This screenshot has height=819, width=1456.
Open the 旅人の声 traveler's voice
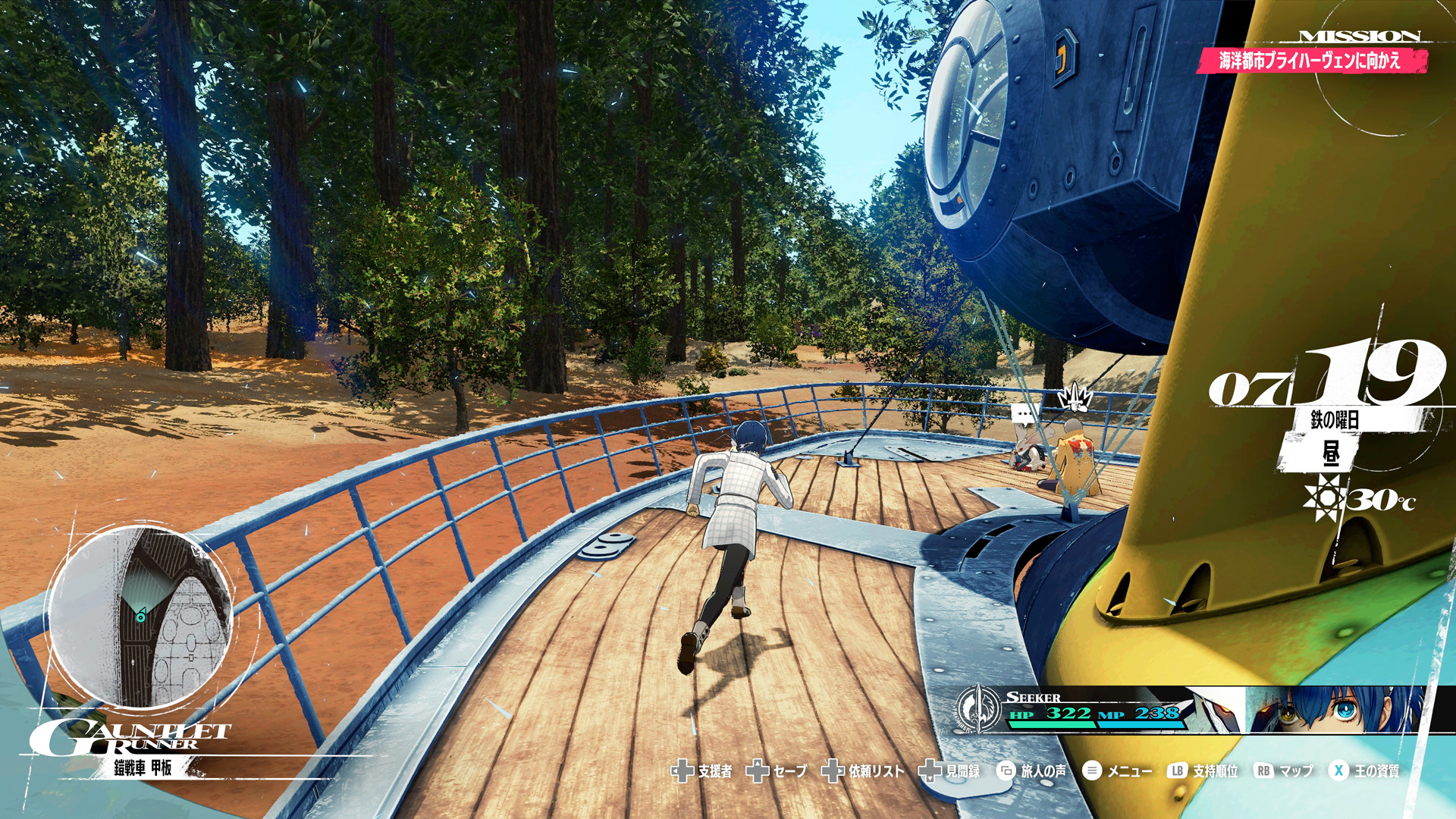[1031, 771]
